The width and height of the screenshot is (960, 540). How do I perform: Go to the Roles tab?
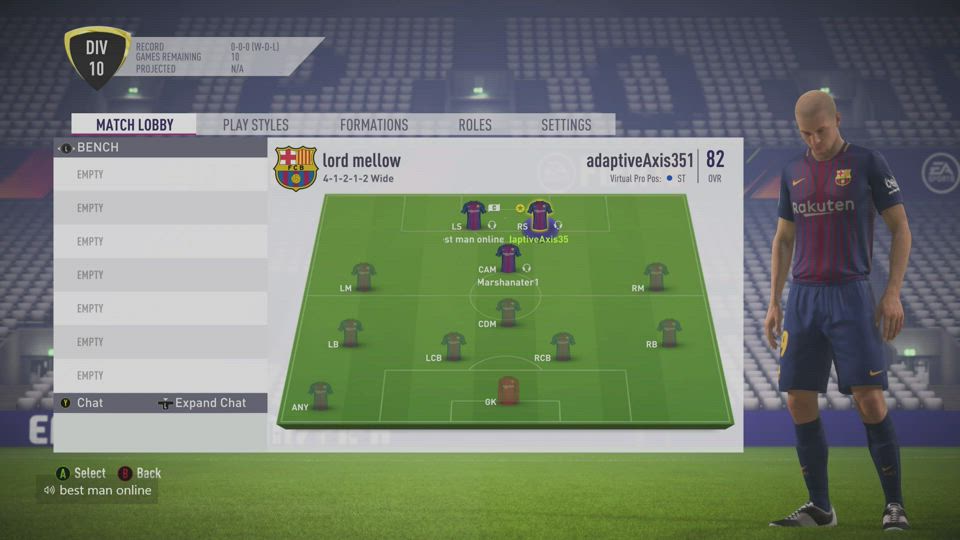pos(475,125)
